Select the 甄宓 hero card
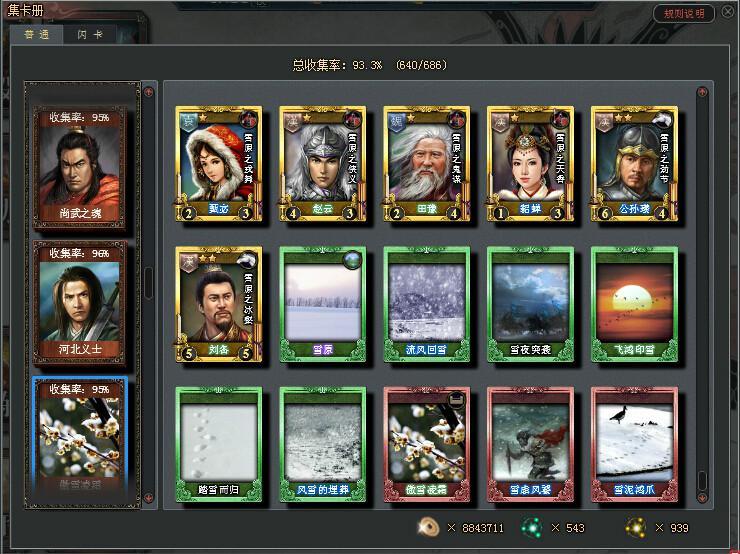The width and height of the screenshot is (740, 554). tap(218, 163)
